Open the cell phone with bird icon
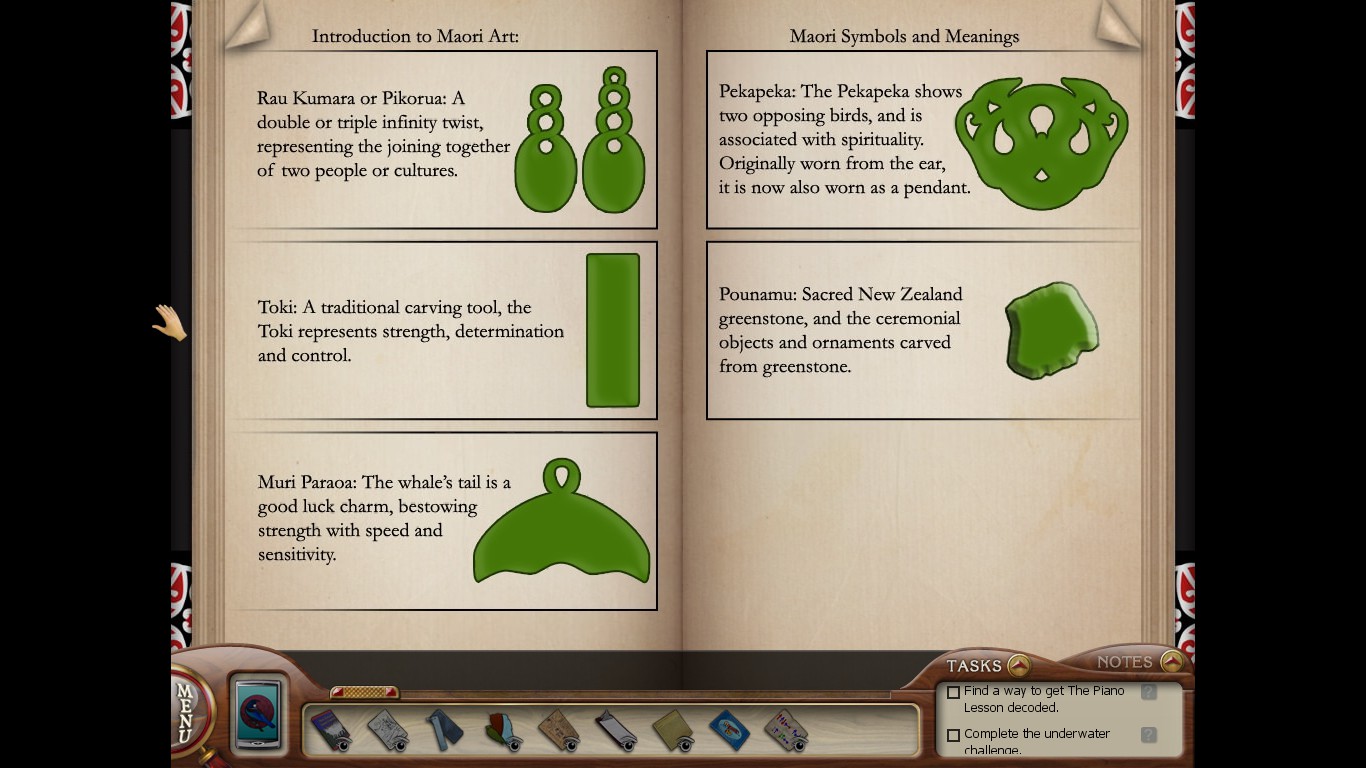Screen dimensions: 1366x768 [x=259, y=713]
